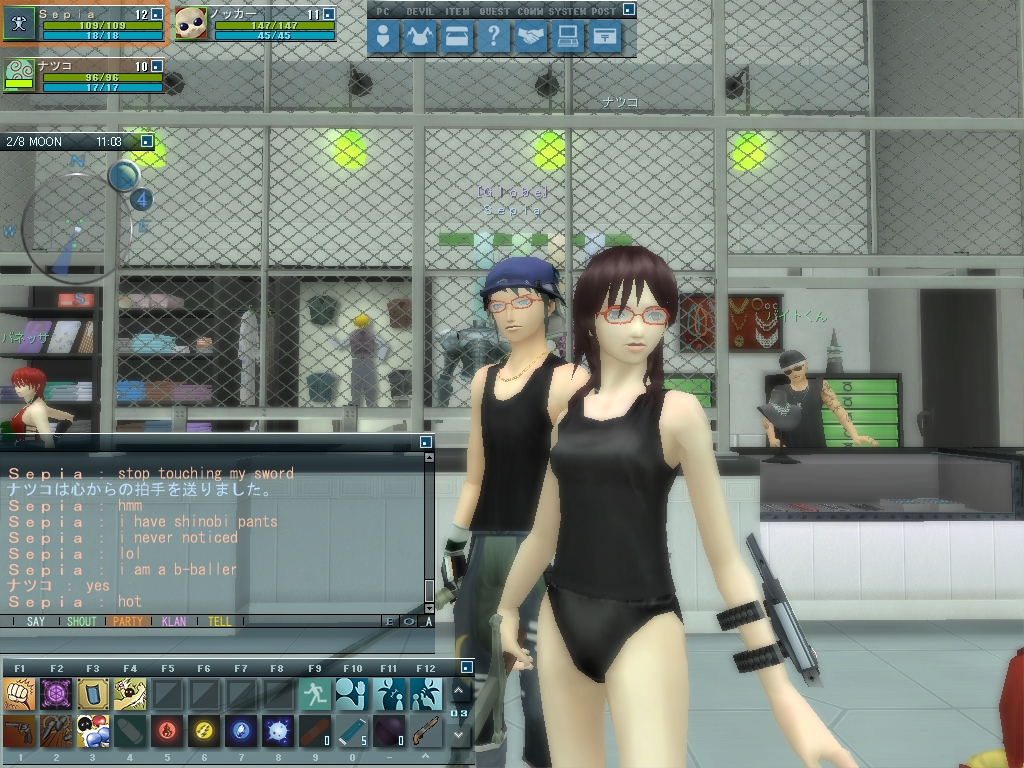
Task: Select the yellow lightning skill icon
Action: click(x=204, y=732)
